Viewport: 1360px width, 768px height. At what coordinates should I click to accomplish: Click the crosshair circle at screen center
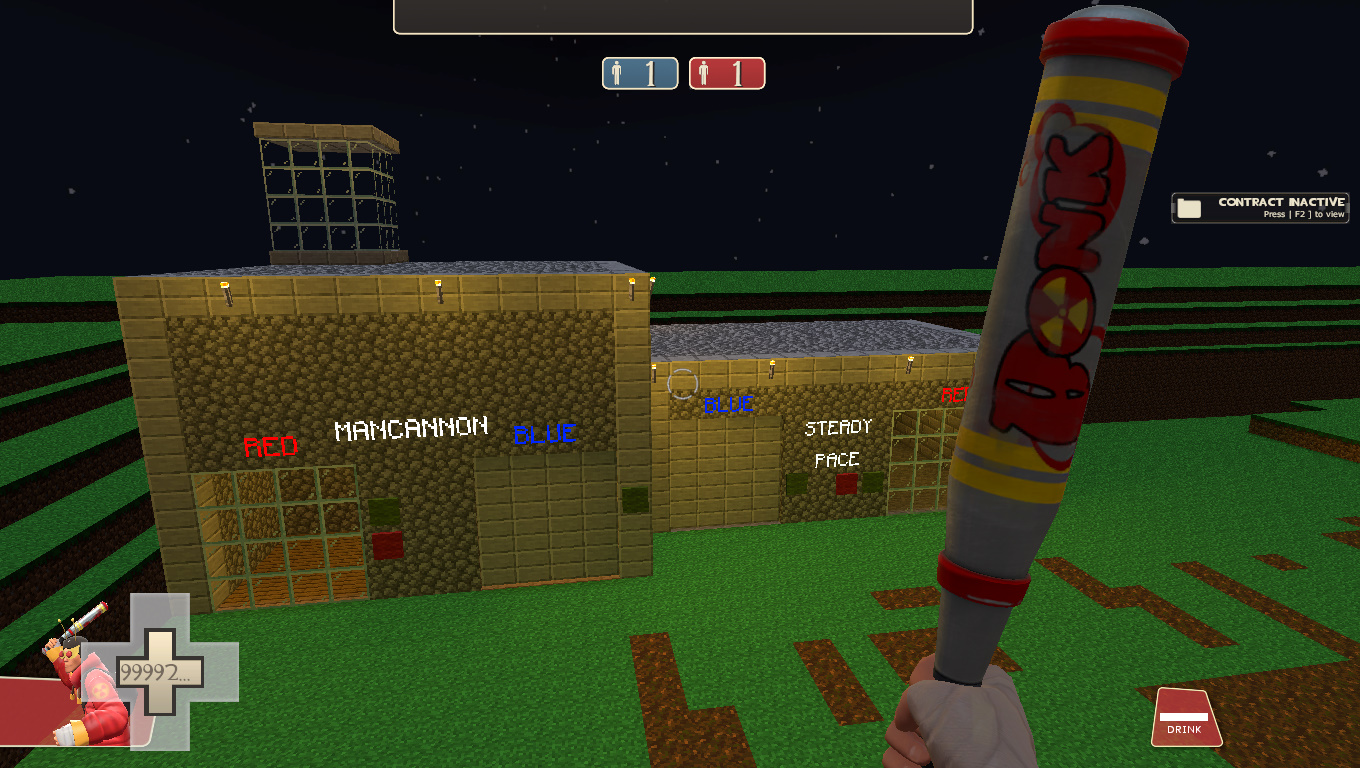(x=683, y=382)
